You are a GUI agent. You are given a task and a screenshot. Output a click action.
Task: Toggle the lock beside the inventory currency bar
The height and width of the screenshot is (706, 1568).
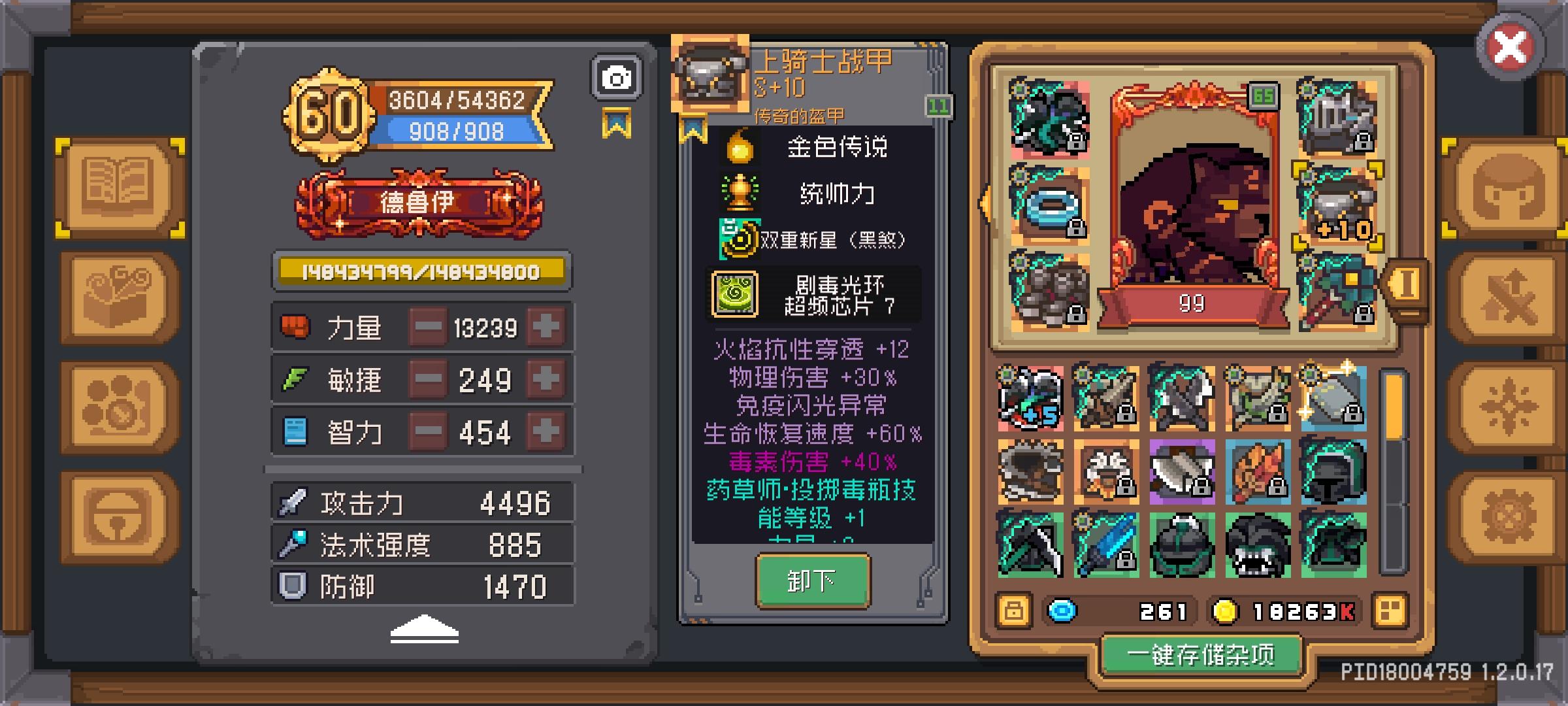point(1015,611)
